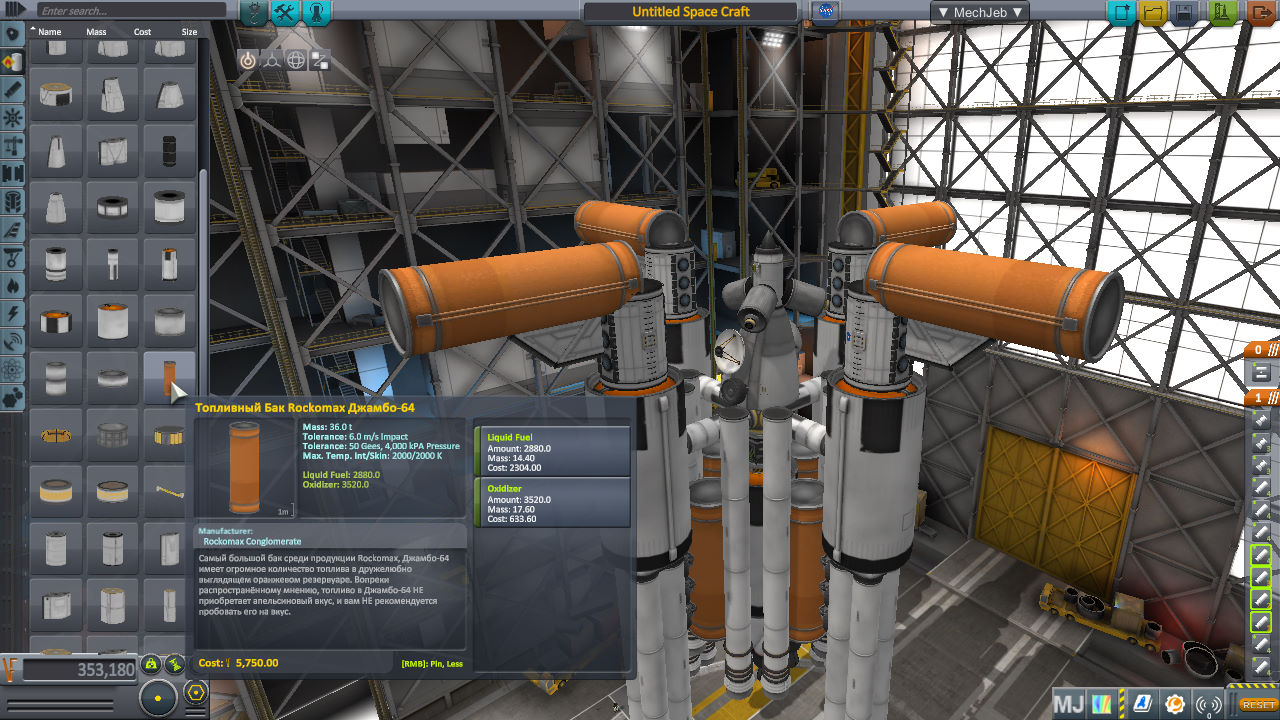Viewport: 1280px width, 720px height.
Task: Save the current craft
Action: pyautogui.click(x=1185, y=13)
